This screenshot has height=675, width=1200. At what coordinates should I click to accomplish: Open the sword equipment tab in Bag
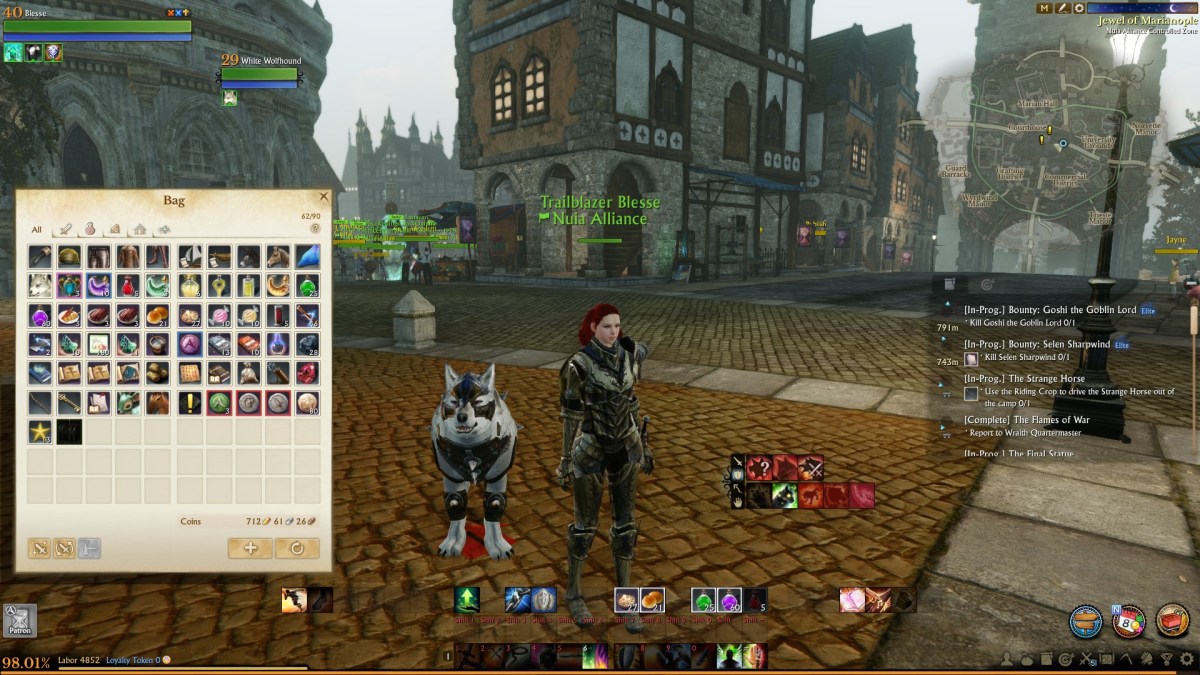[x=63, y=230]
